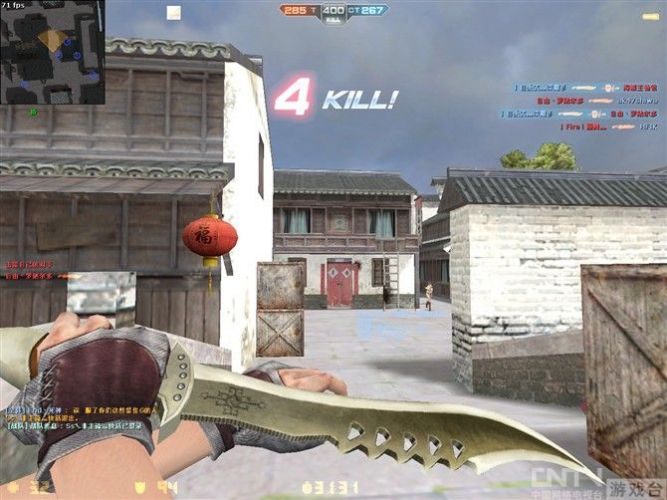Click the small white square icon beside the scoreboard
The height and width of the screenshot is (500, 667).
click(174, 13)
